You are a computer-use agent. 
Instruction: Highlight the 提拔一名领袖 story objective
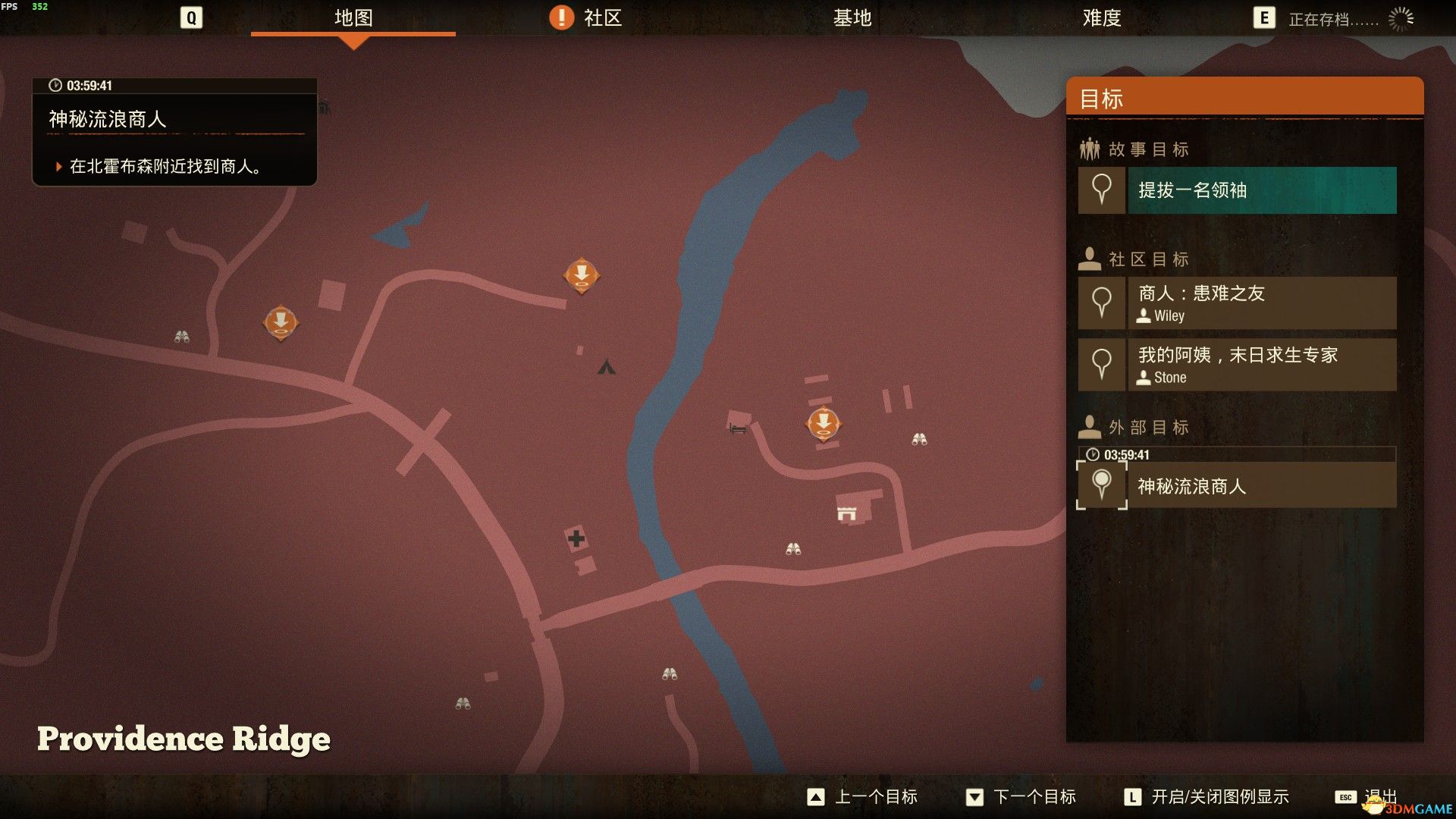tap(1261, 190)
